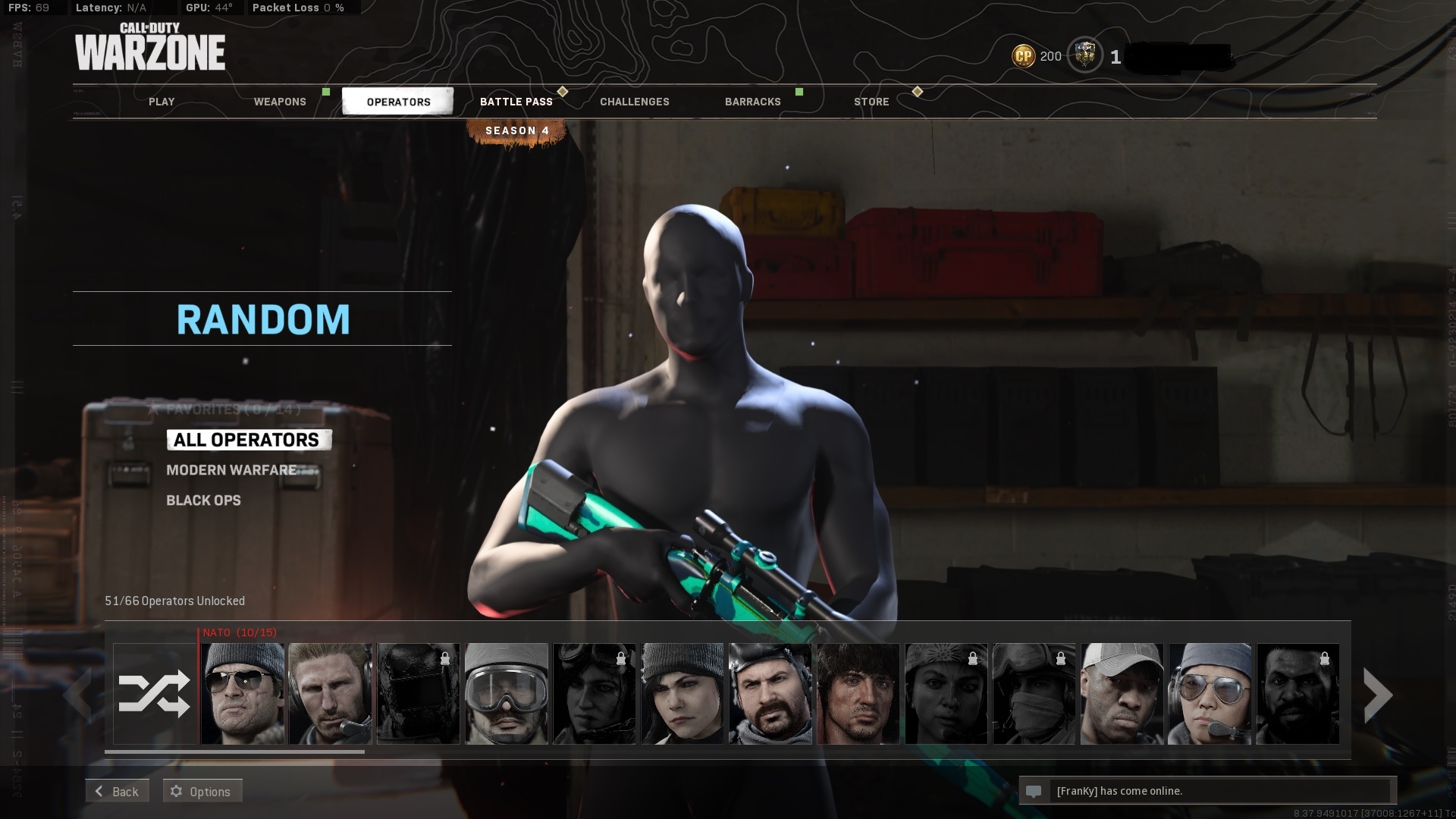
Task: Choose the operator wearing ski goggles
Action: pyautogui.click(x=507, y=694)
